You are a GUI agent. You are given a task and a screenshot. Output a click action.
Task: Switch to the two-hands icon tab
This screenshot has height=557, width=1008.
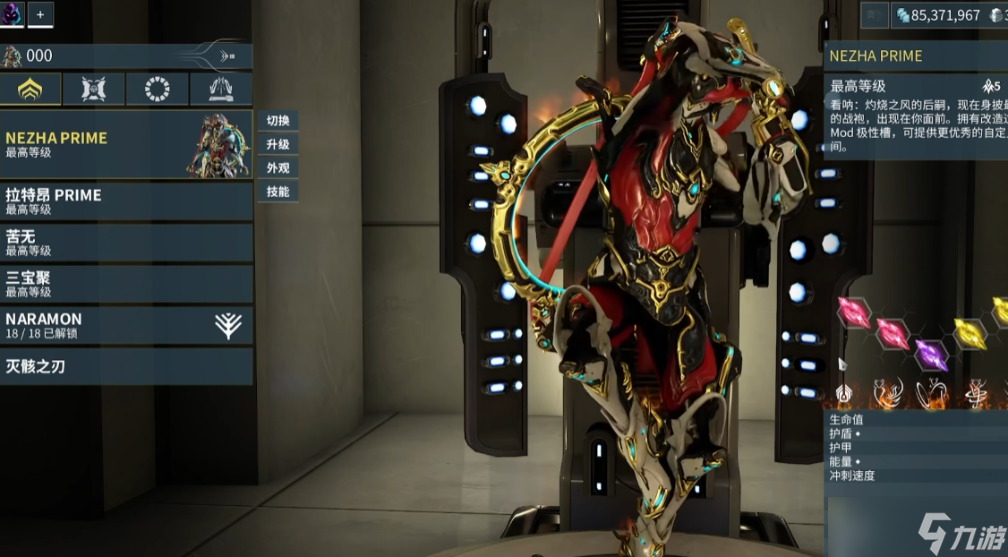pyautogui.click(x=221, y=89)
